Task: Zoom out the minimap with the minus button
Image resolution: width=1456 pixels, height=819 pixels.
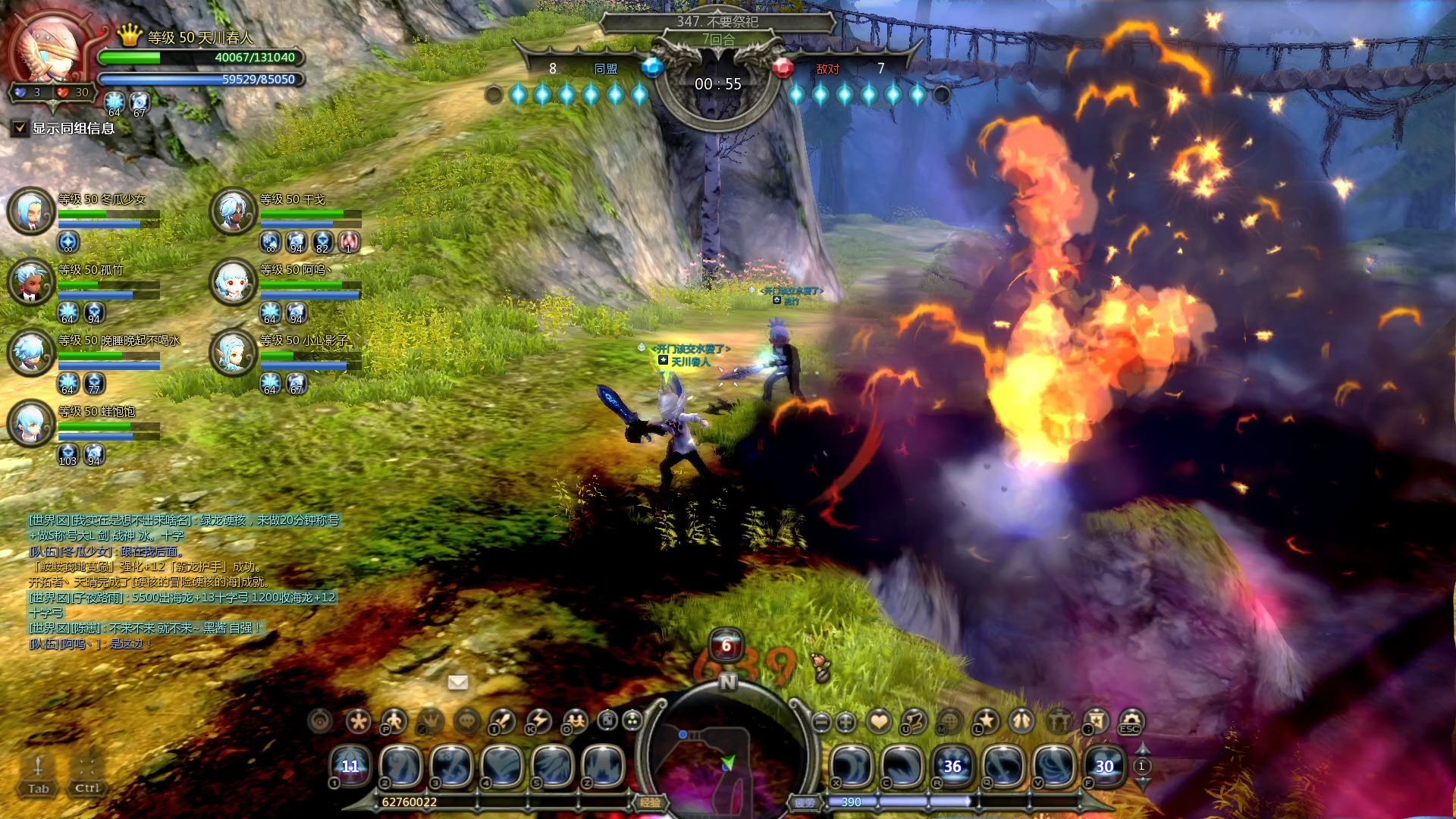Action: (821, 722)
